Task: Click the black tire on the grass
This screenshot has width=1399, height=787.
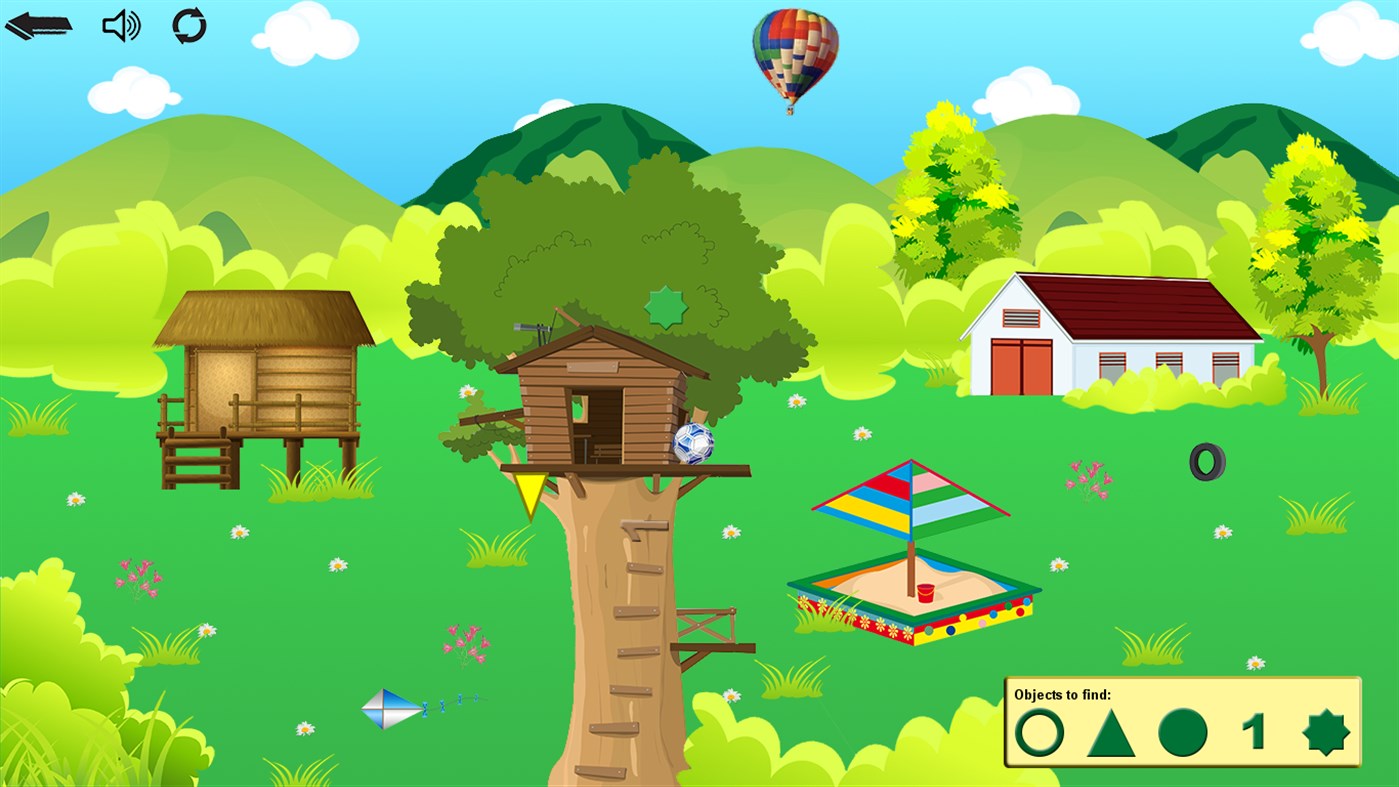Action: [x=1206, y=462]
